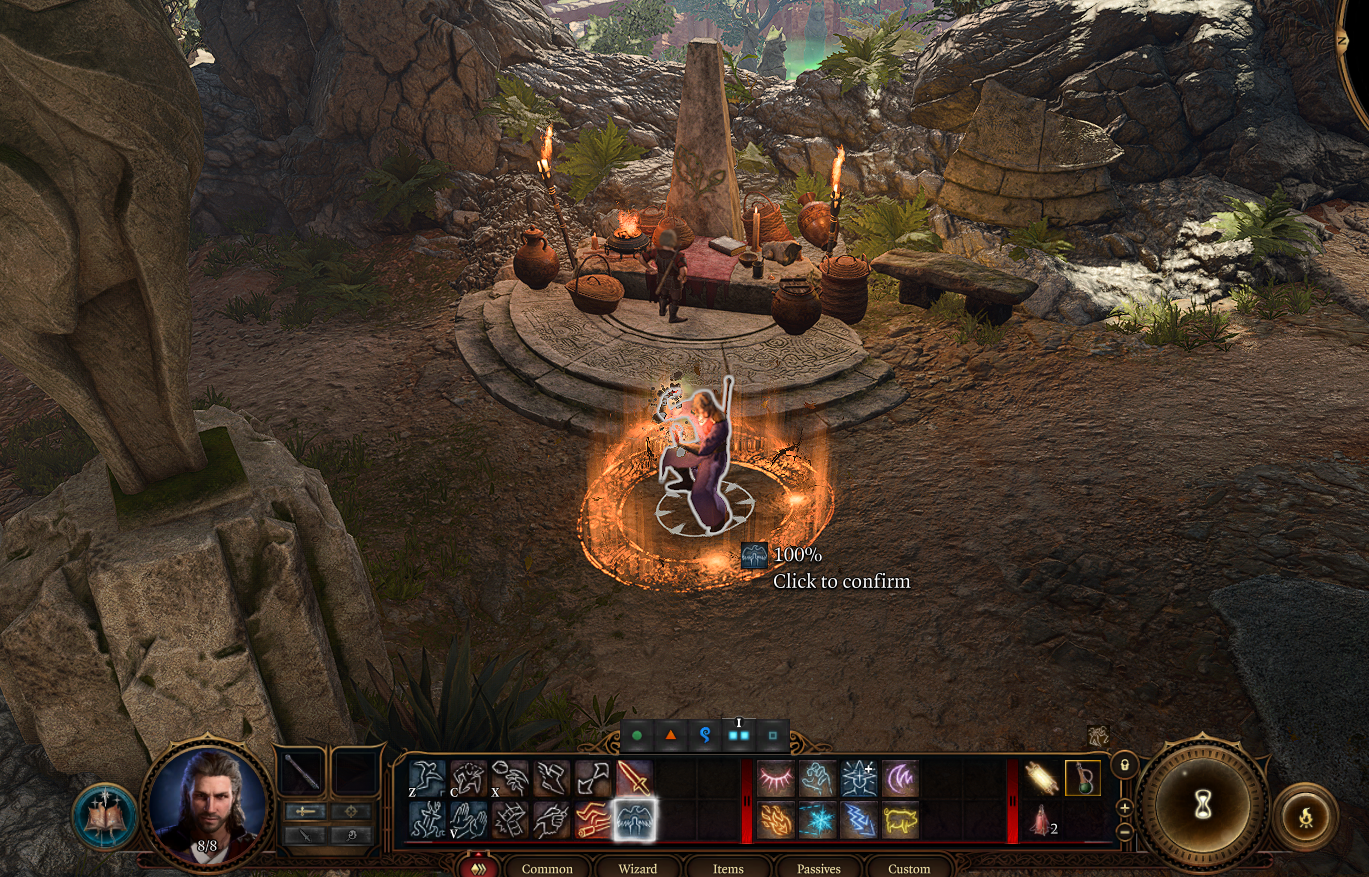Click the hourglass turn-based mode button

pyautogui.click(x=1203, y=803)
